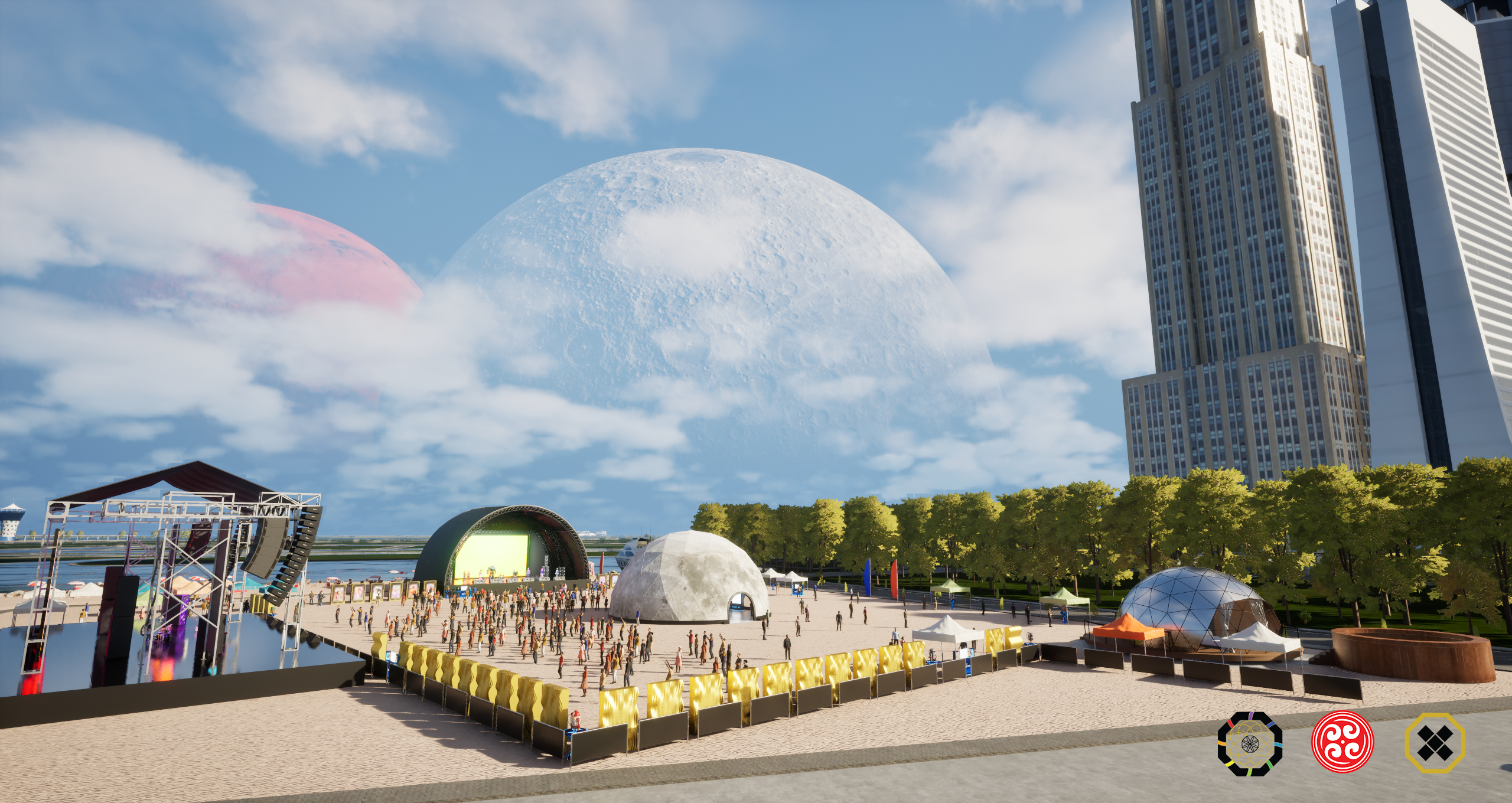Select the red circular swirl emblem

(1342, 742)
